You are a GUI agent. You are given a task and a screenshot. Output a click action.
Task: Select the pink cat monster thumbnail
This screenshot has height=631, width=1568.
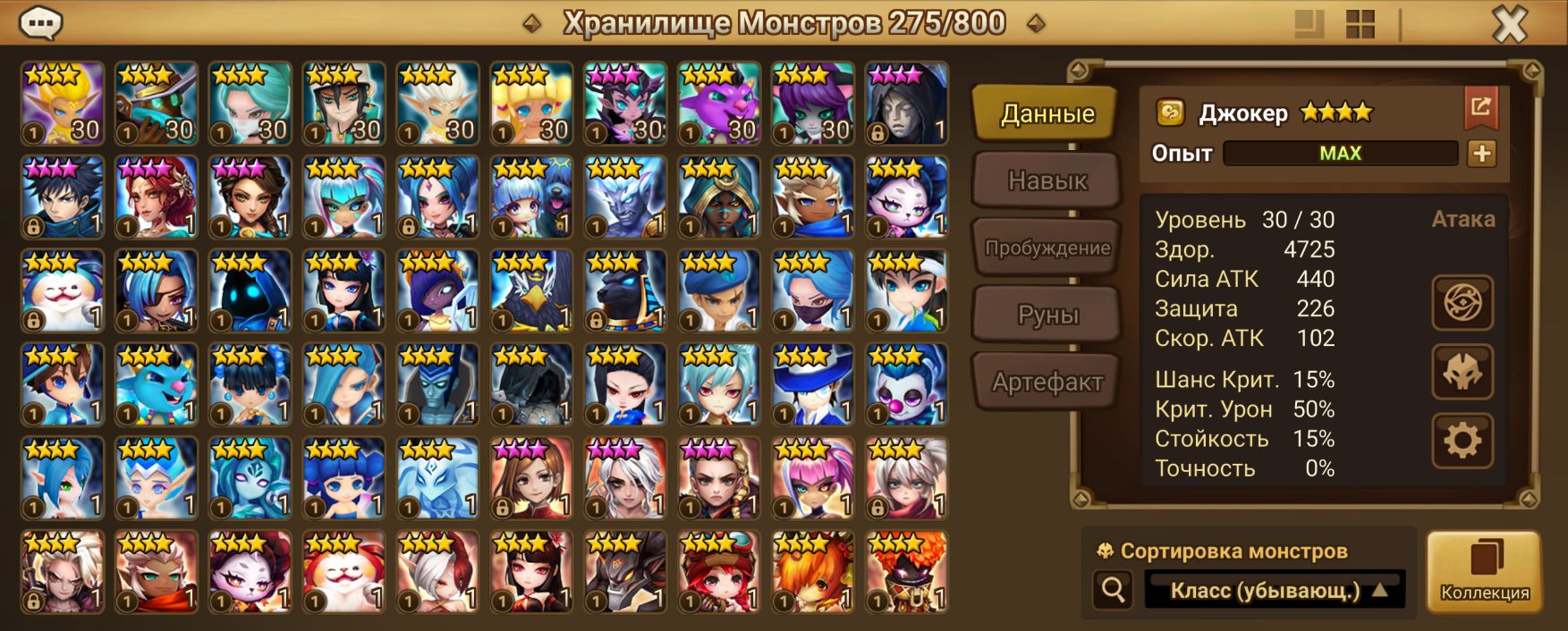point(719,104)
